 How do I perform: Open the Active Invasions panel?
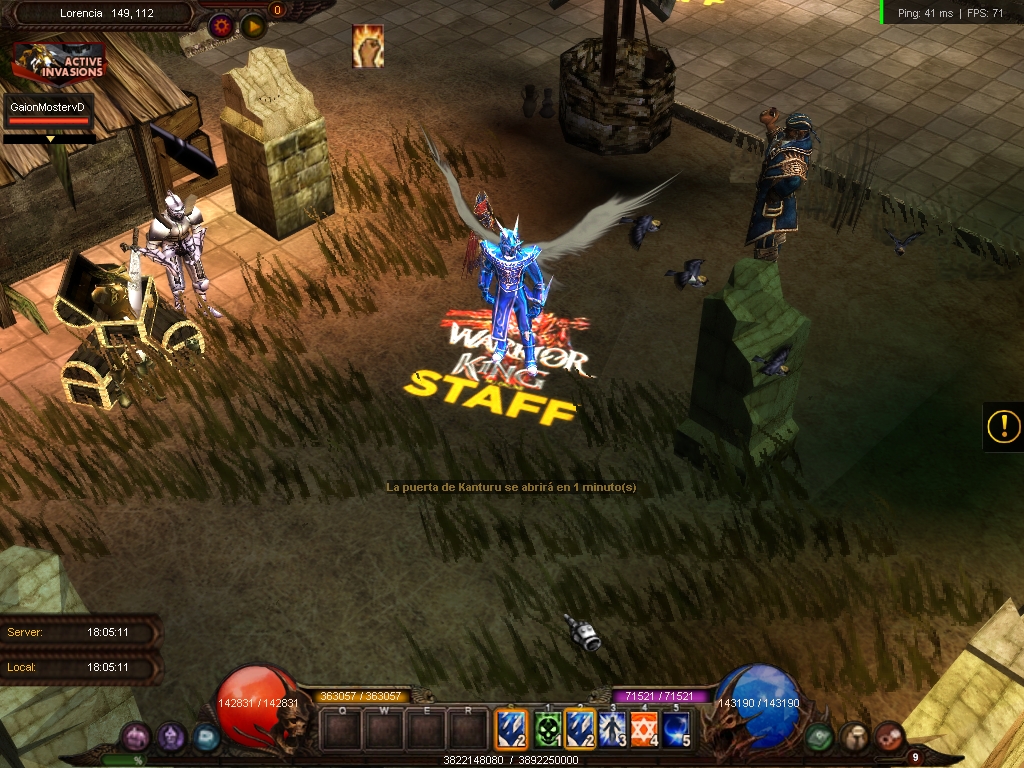[59, 64]
